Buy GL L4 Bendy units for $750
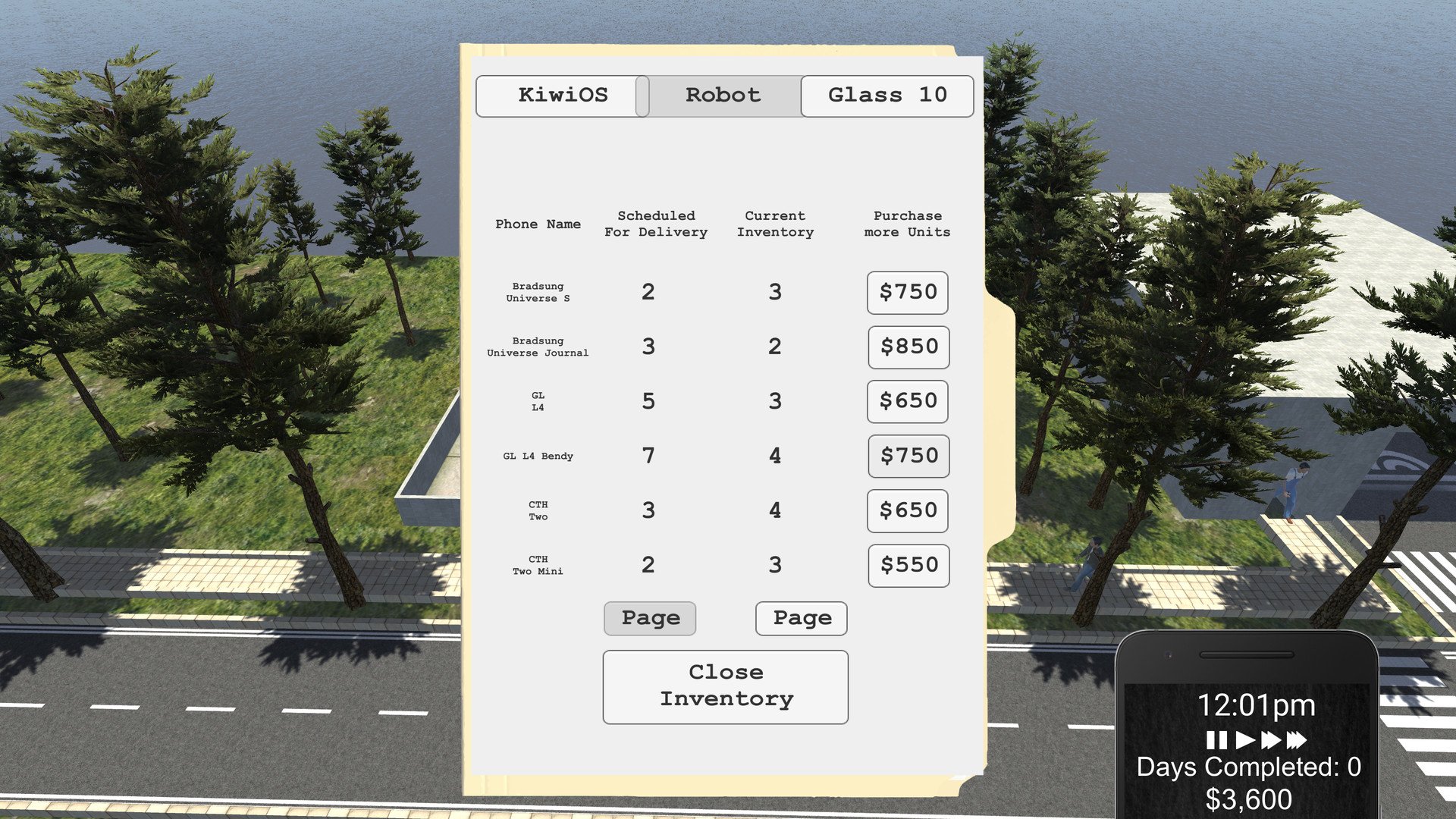The image size is (1456, 819). coord(908,456)
